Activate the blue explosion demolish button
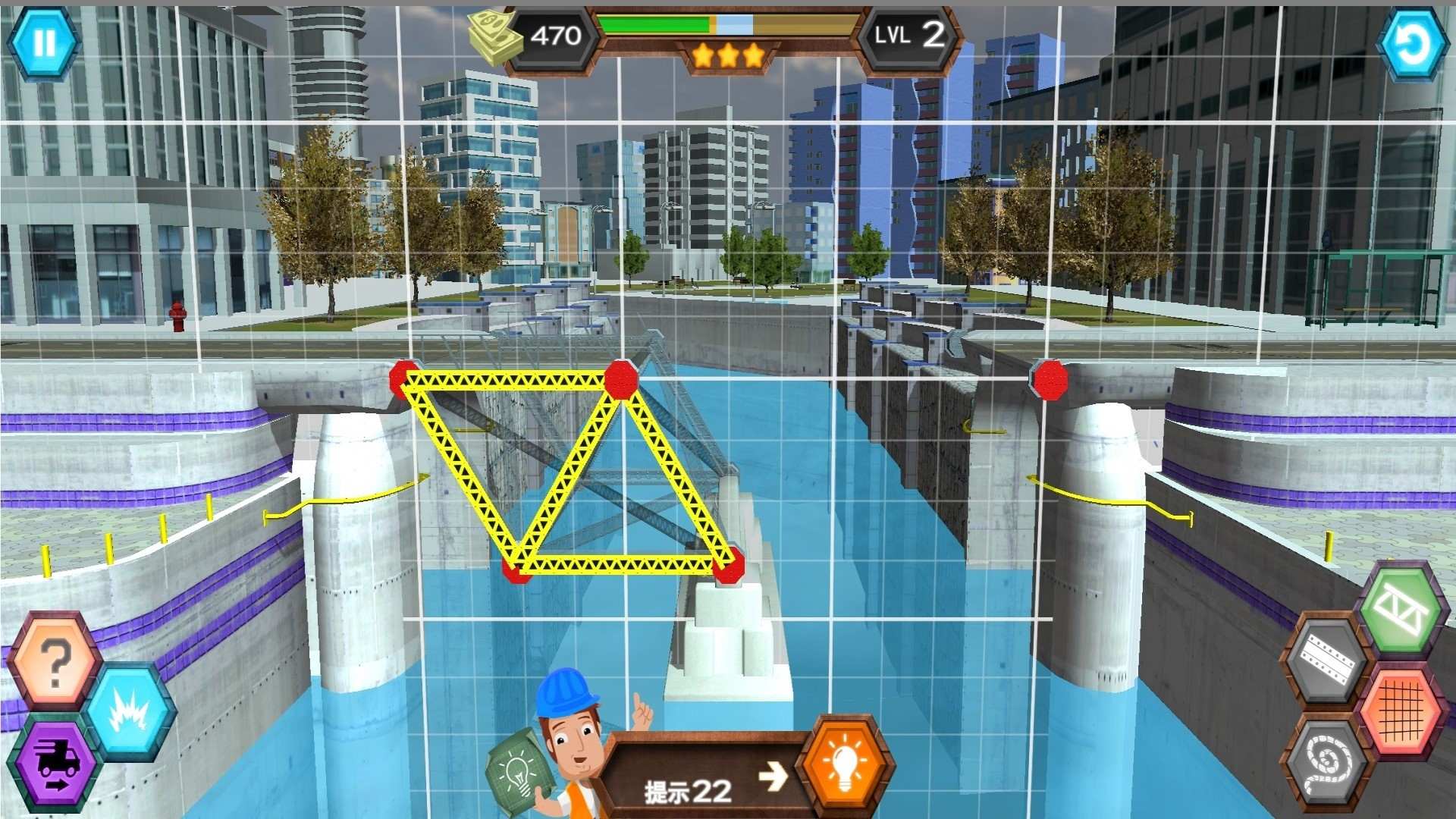 (x=128, y=711)
